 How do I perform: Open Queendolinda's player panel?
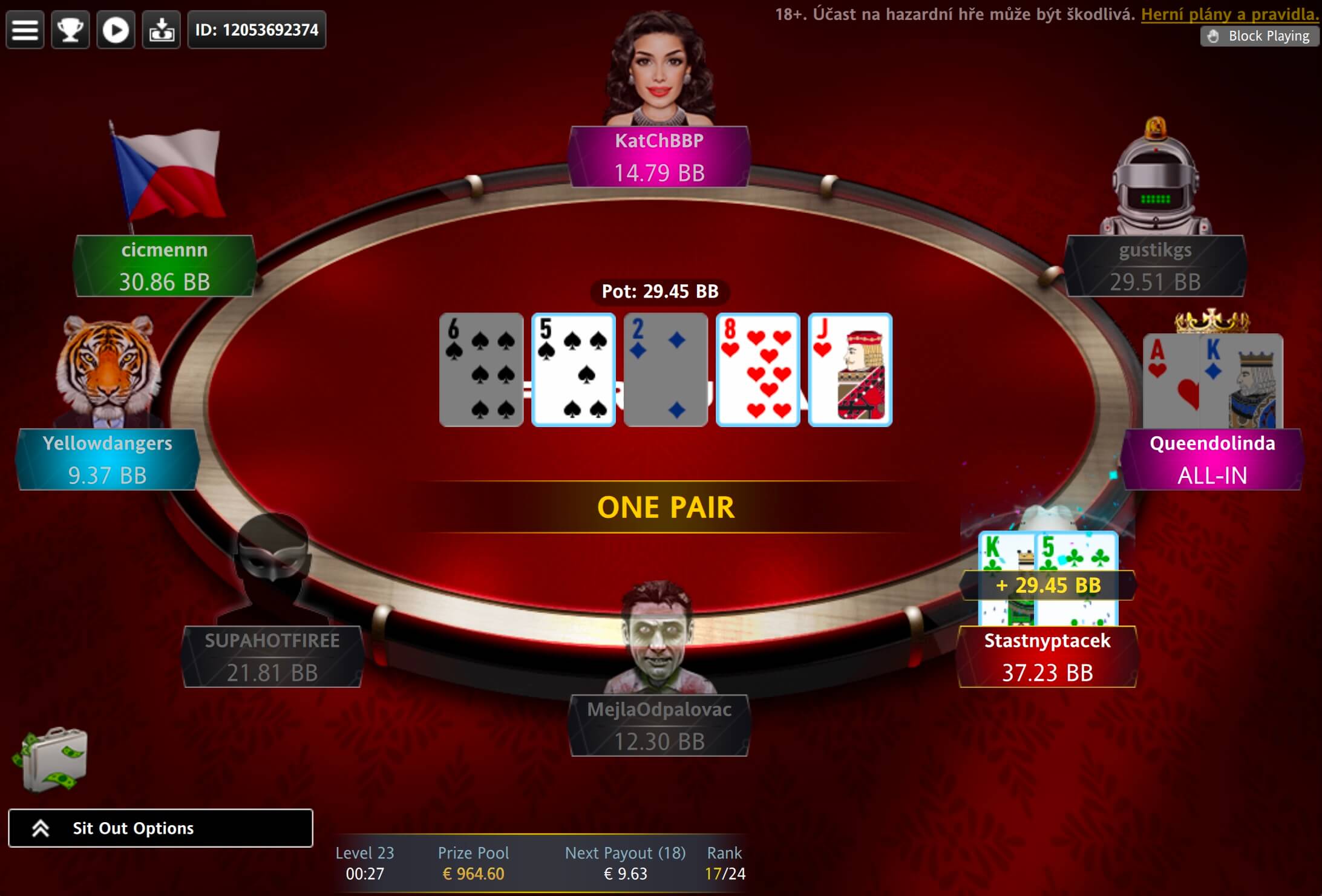1212,460
